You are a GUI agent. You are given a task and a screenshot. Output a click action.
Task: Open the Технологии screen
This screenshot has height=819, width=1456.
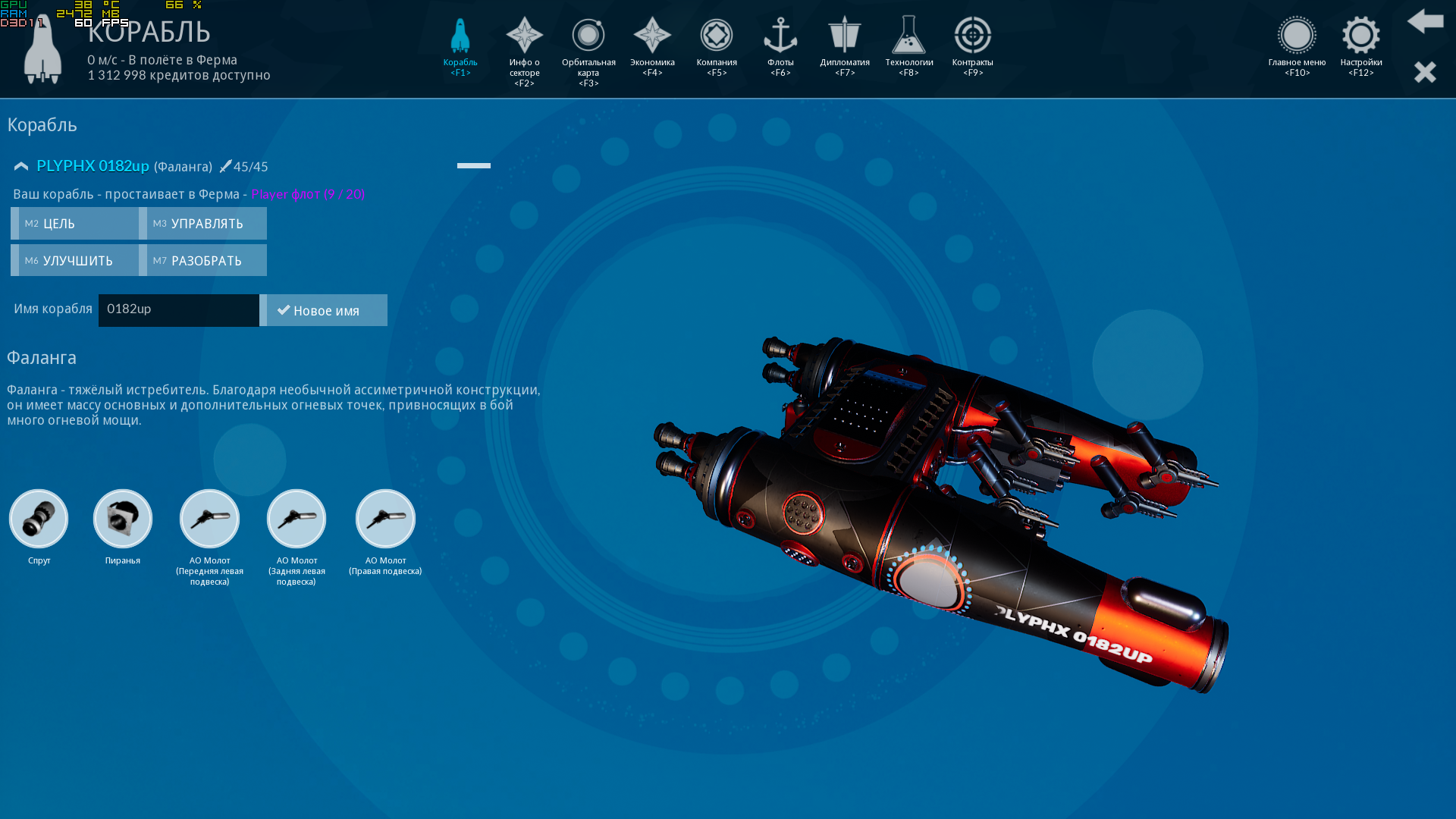[908, 45]
